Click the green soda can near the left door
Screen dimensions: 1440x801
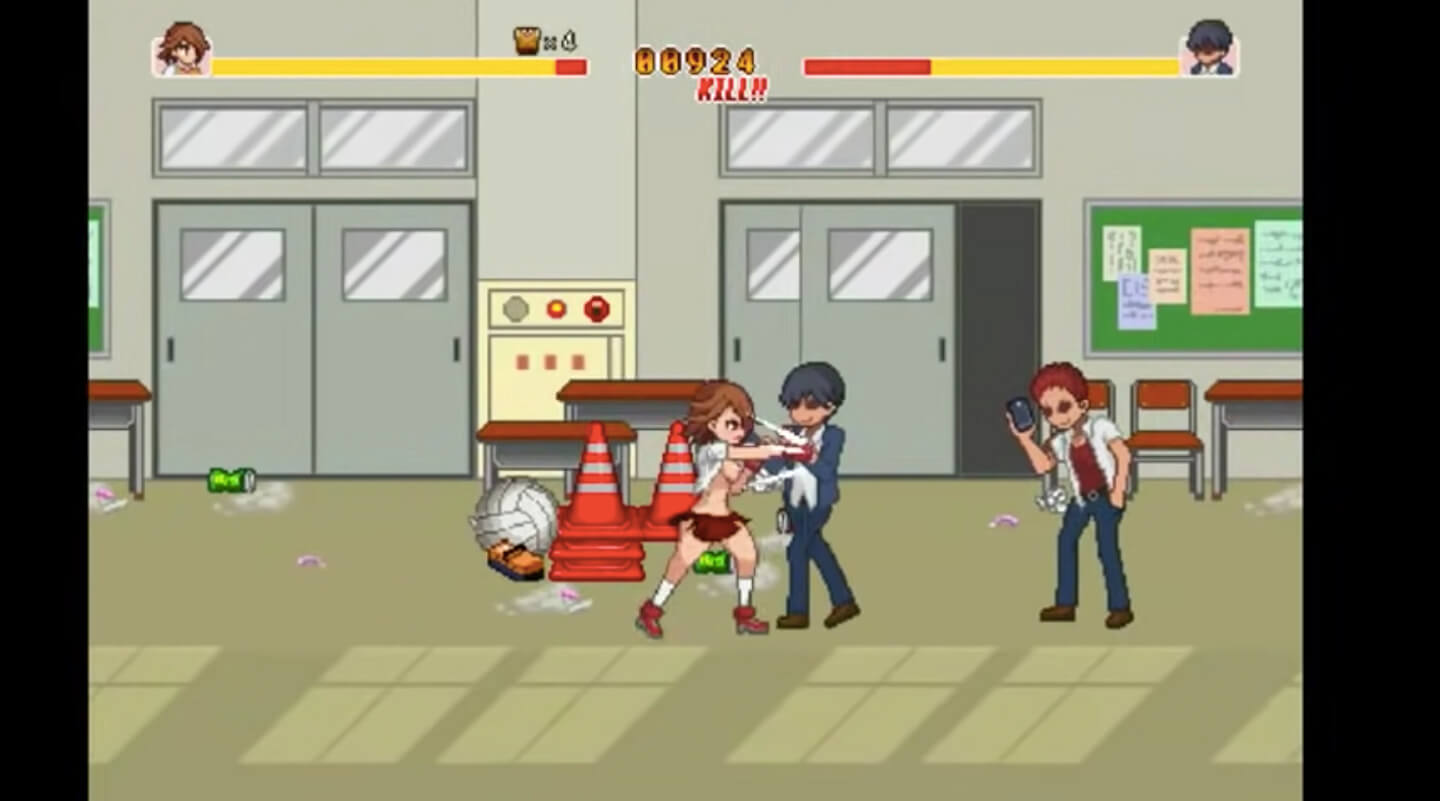tap(230, 478)
